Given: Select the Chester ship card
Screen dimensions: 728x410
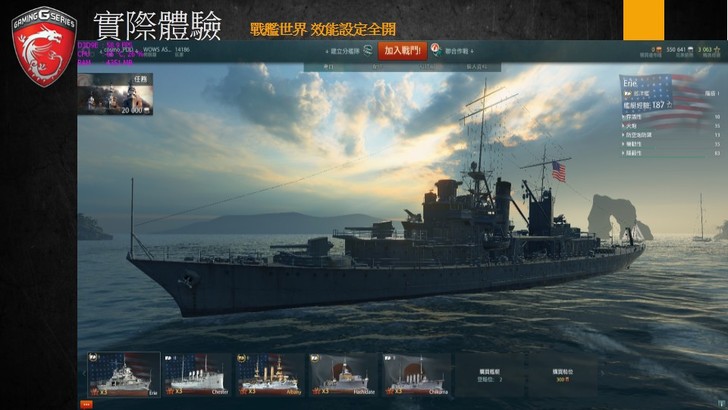Looking at the screenshot, I should coord(191,373).
